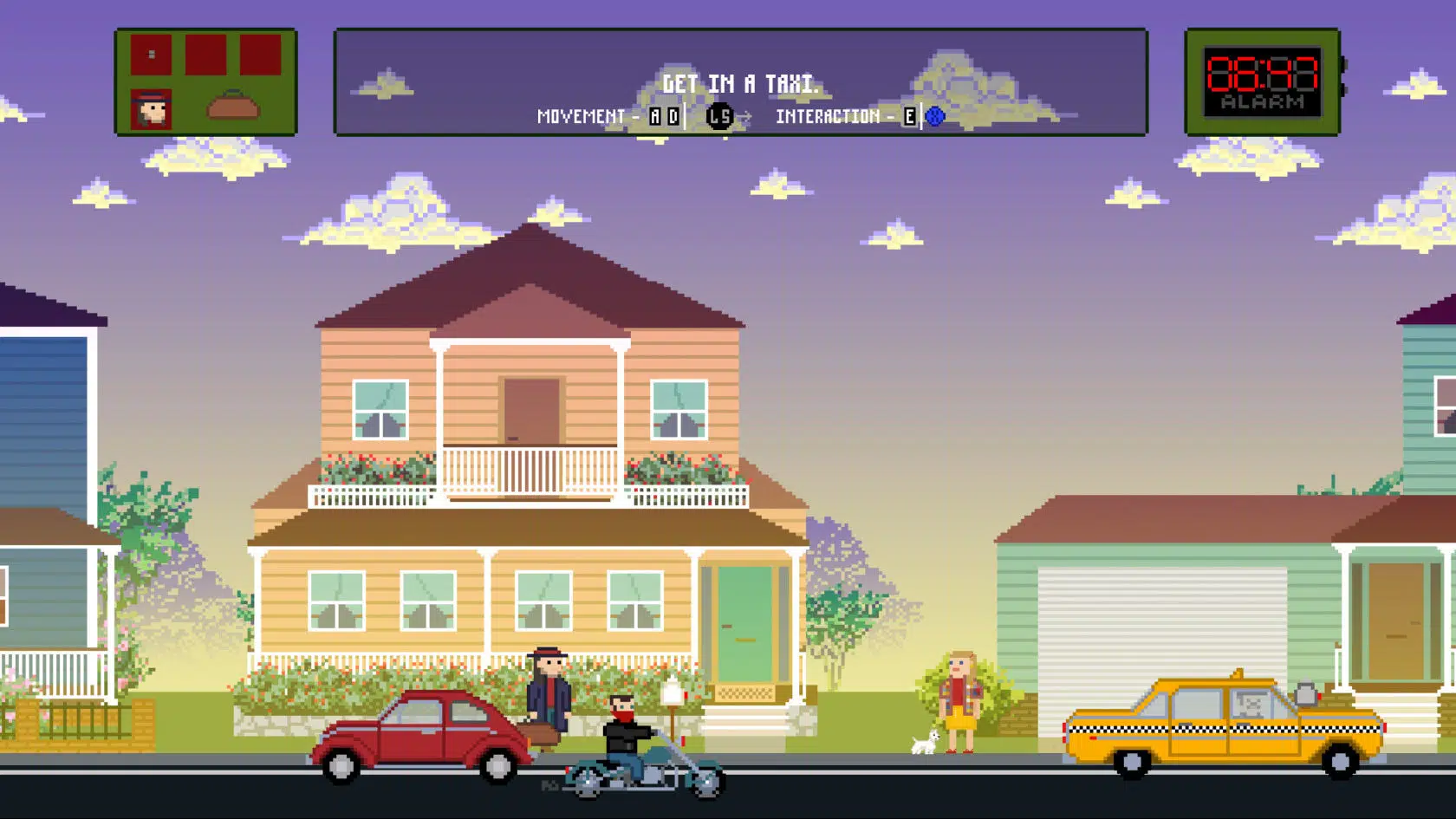Click the hat-wearing character portrait

point(152,109)
